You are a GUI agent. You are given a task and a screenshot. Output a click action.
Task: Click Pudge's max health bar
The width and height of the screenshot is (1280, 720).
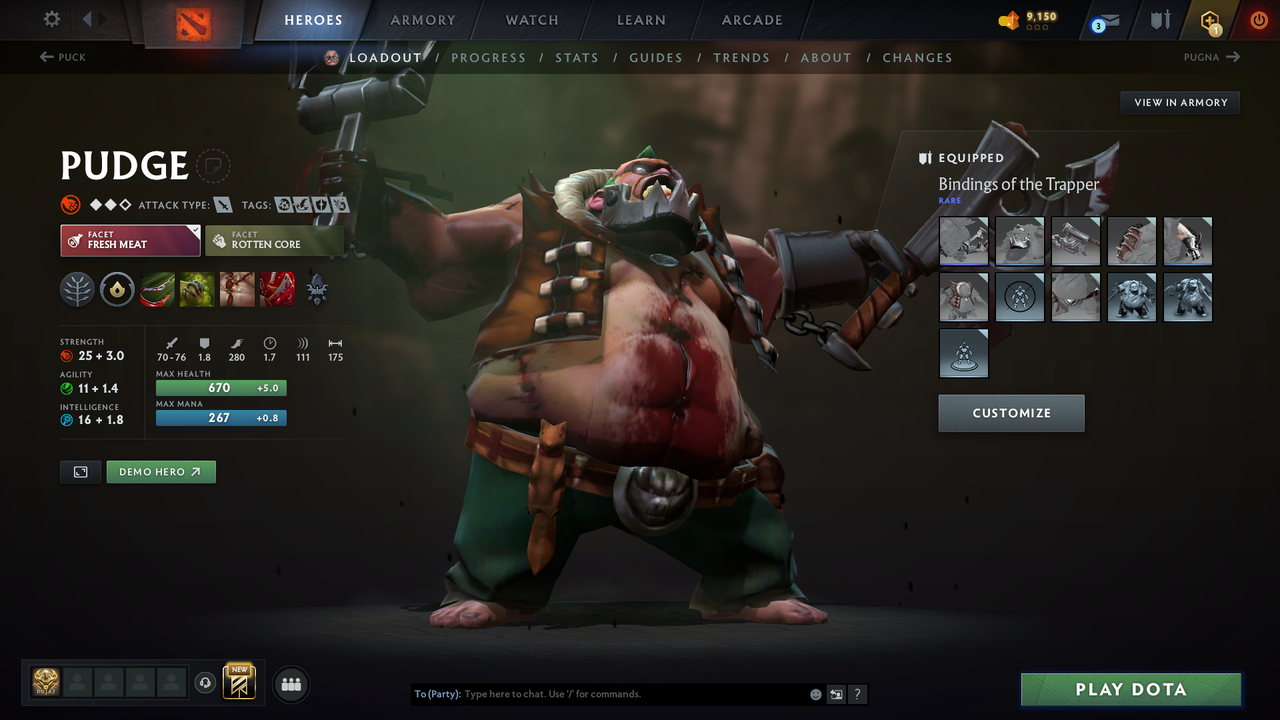pos(220,387)
